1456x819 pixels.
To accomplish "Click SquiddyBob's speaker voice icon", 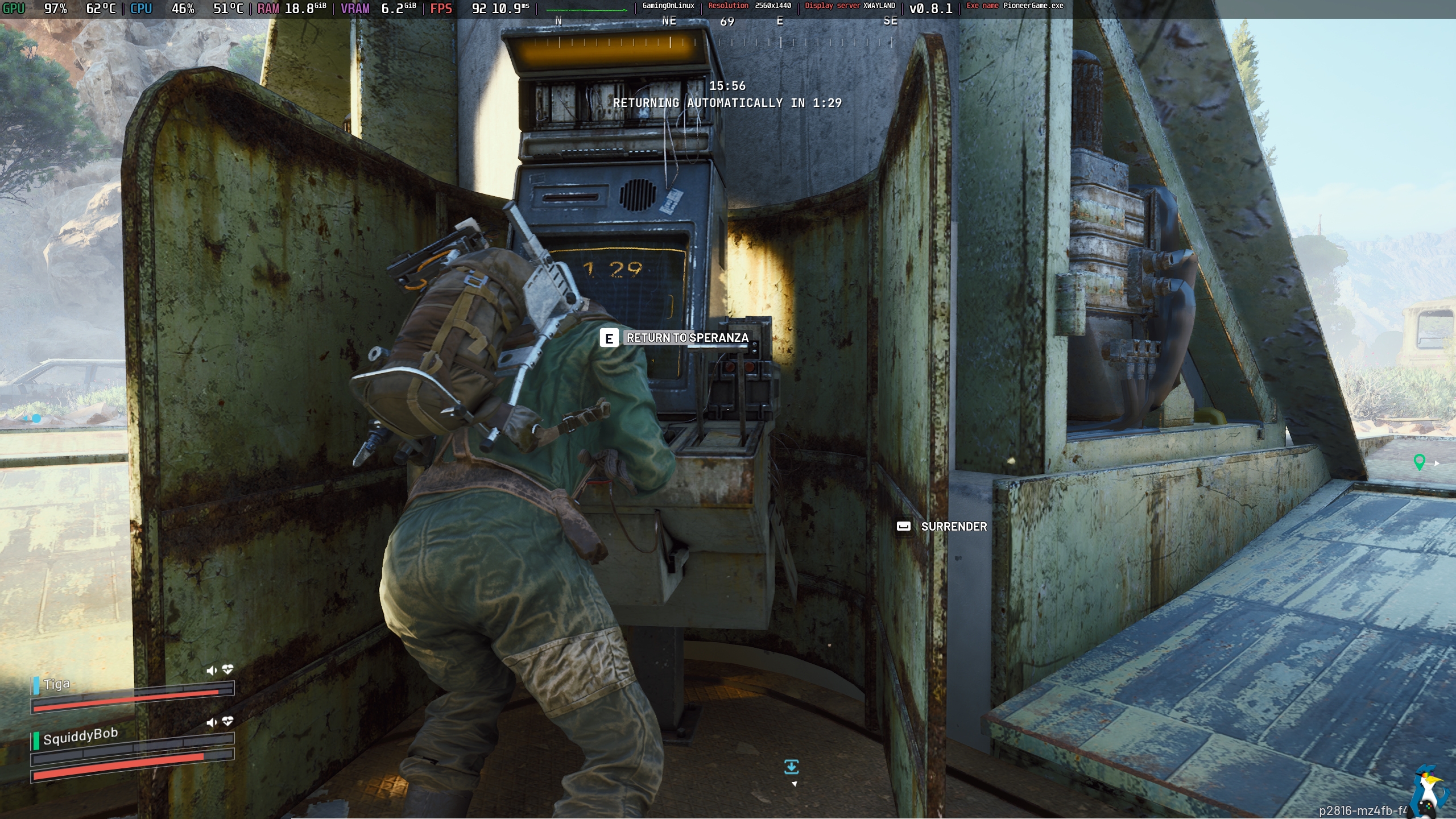I will (212, 722).
